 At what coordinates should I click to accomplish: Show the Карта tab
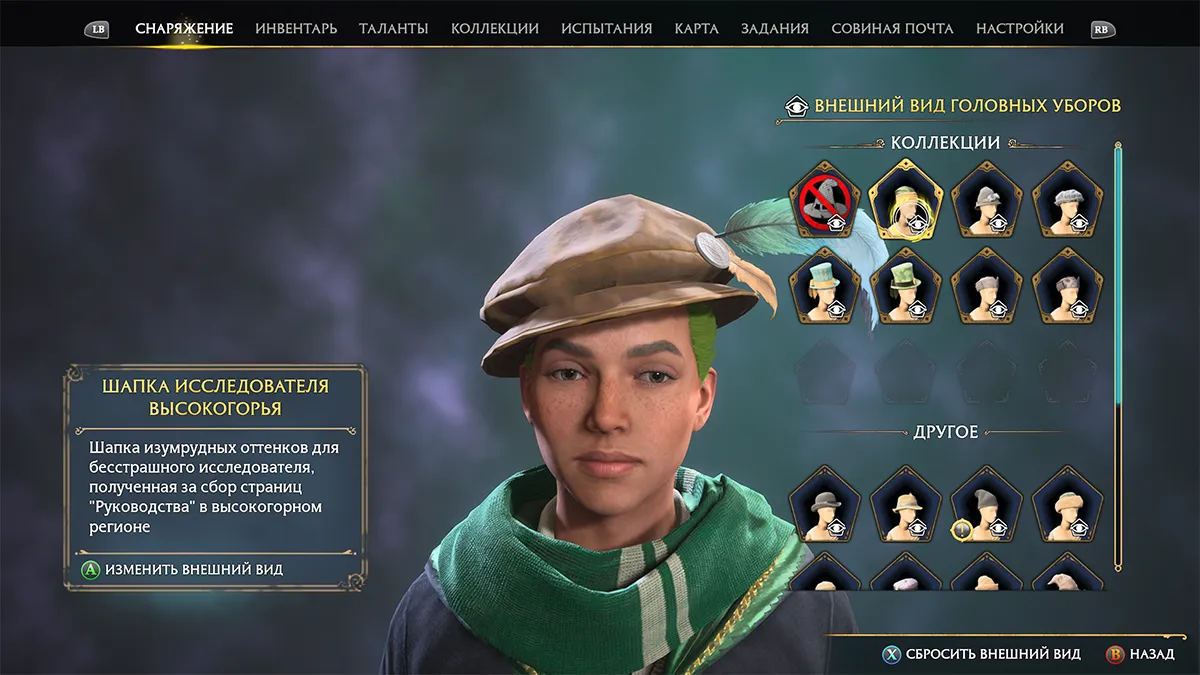coord(697,29)
